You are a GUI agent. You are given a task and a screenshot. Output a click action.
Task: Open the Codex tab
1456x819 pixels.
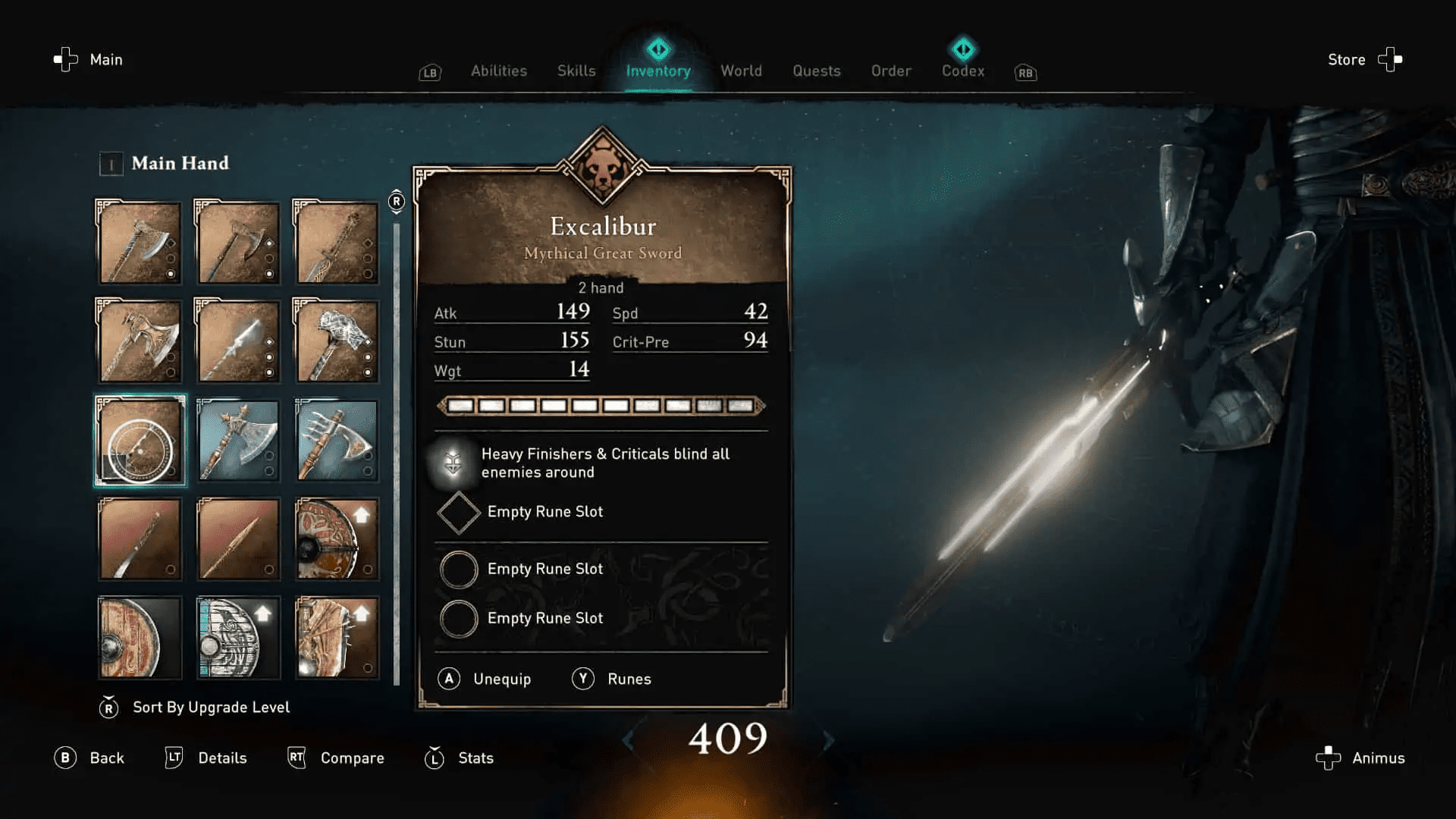click(962, 71)
